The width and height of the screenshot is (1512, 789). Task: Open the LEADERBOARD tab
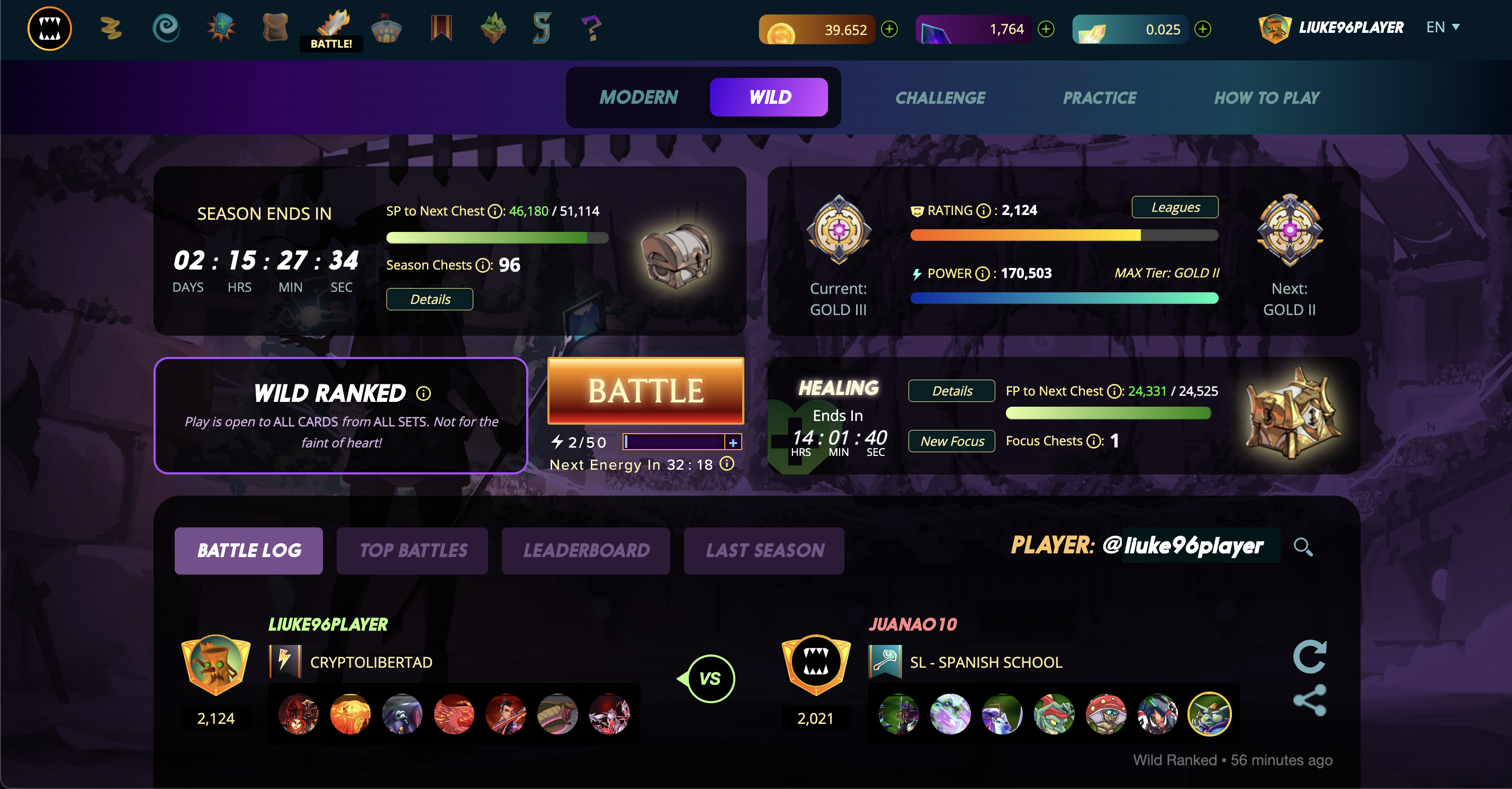586,550
